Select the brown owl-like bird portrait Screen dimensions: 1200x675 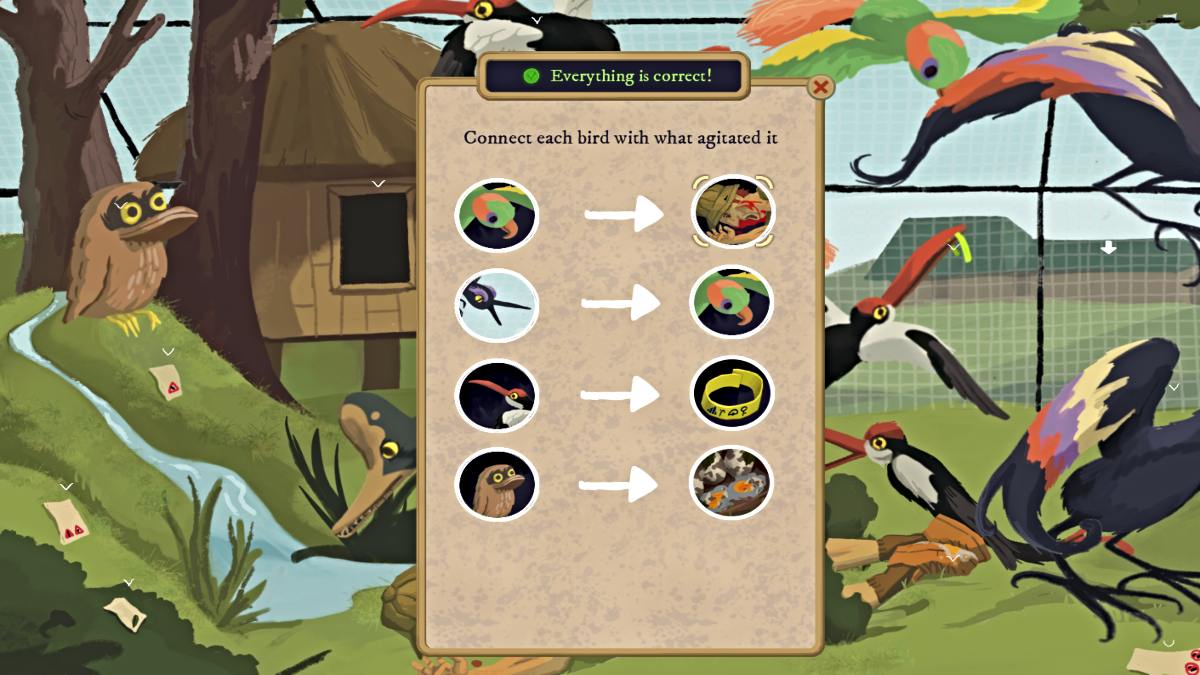pos(497,485)
